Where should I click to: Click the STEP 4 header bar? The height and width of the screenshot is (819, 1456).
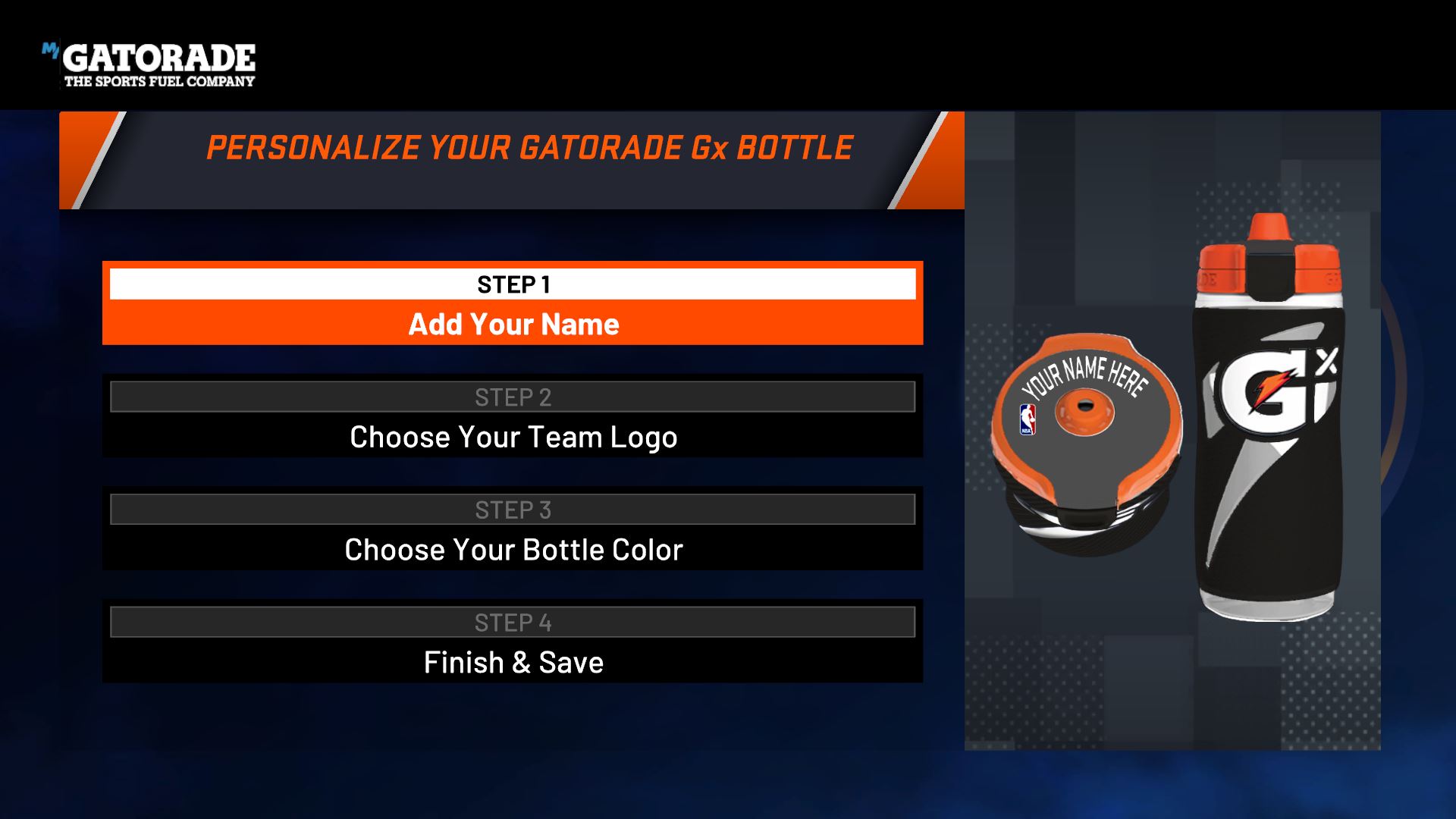(513, 622)
